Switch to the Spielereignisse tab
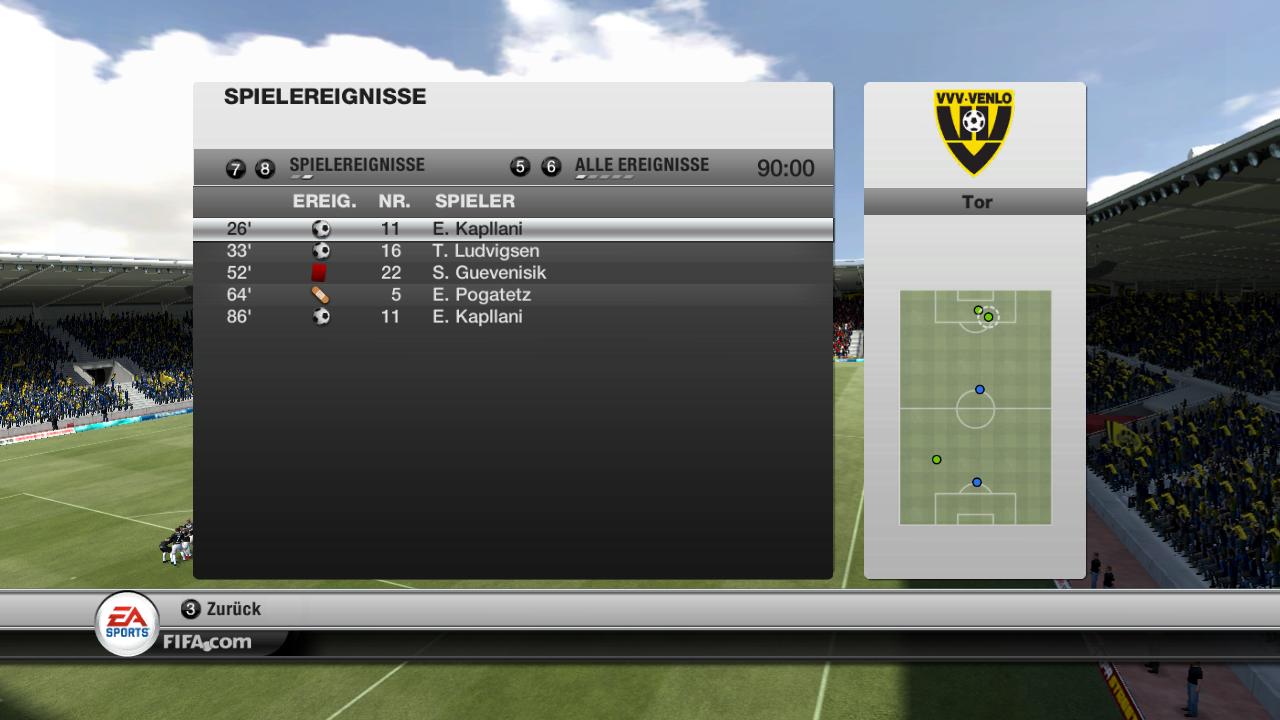This screenshot has height=720, width=1280. [x=356, y=166]
